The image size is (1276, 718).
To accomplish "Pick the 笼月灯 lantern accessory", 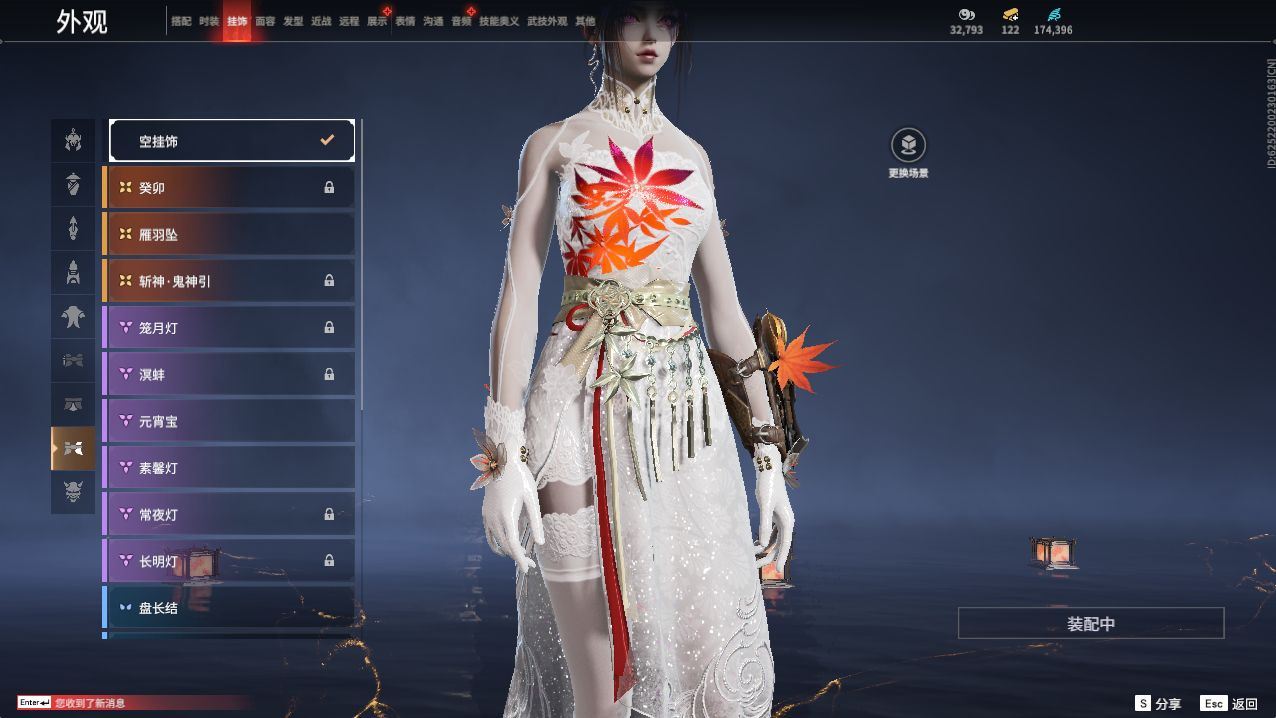I will [x=230, y=328].
